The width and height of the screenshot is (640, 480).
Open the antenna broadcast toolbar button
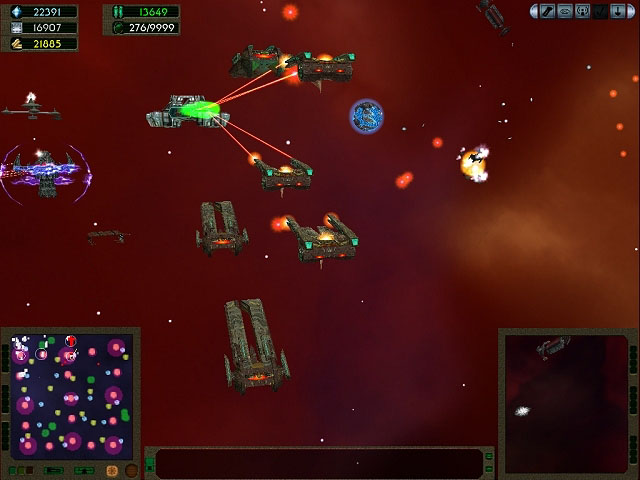click(582, 11)
